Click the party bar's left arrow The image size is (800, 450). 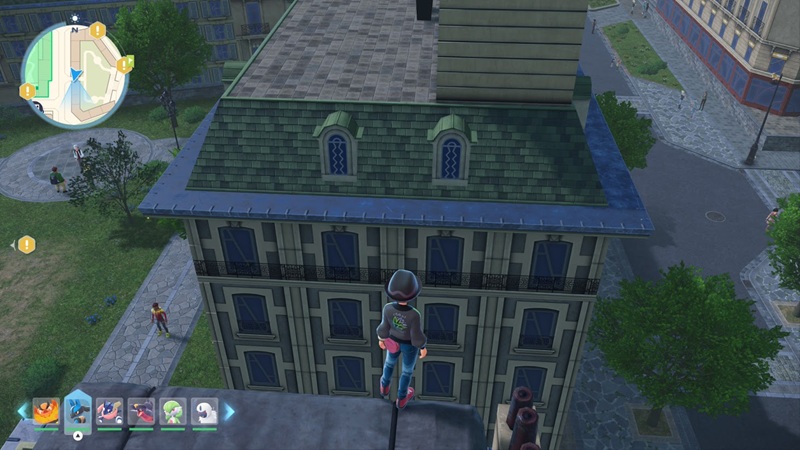pos(22,411)
